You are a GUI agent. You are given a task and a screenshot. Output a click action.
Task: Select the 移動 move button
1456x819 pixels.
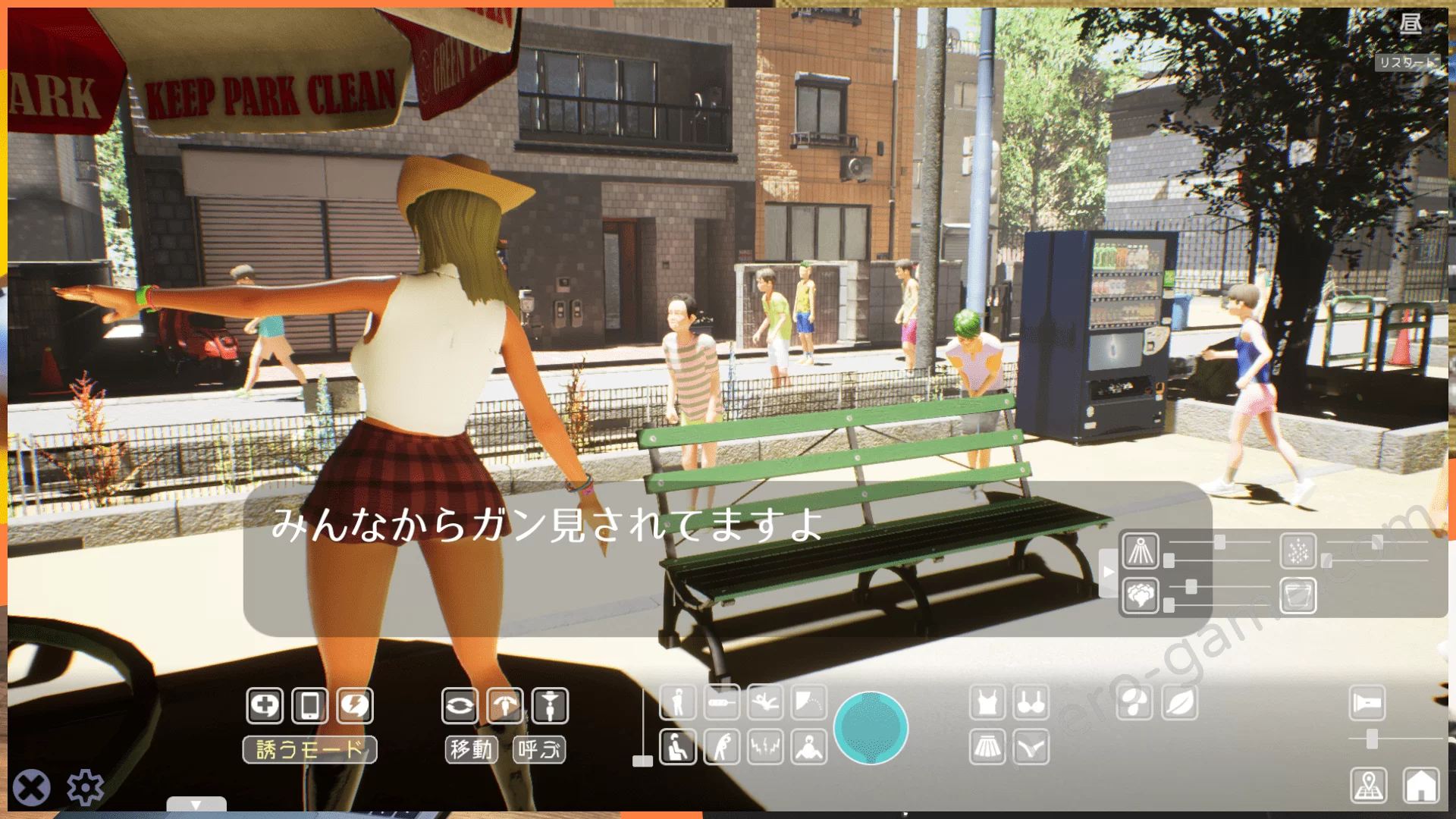pyautogui.click(x=471, y=750)
